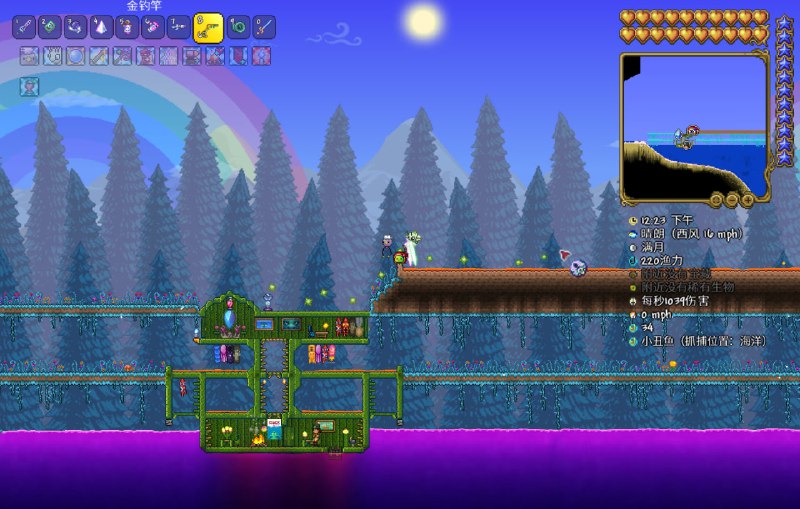Select the golden fishing rod in hotbar slot 8
Screen dimensions: 800x509
[x=208, y=27]
